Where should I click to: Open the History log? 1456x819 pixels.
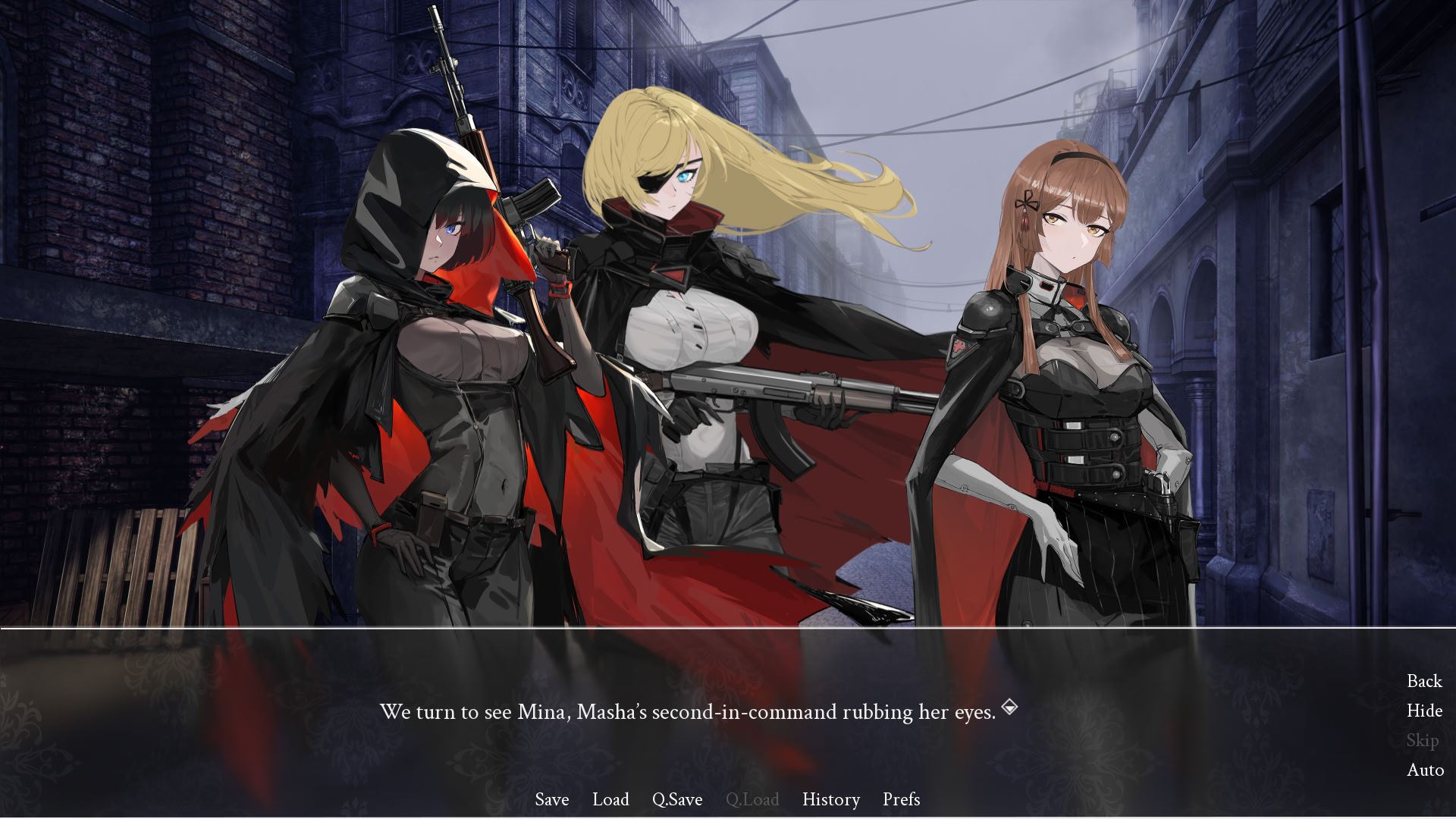point(830,799)
